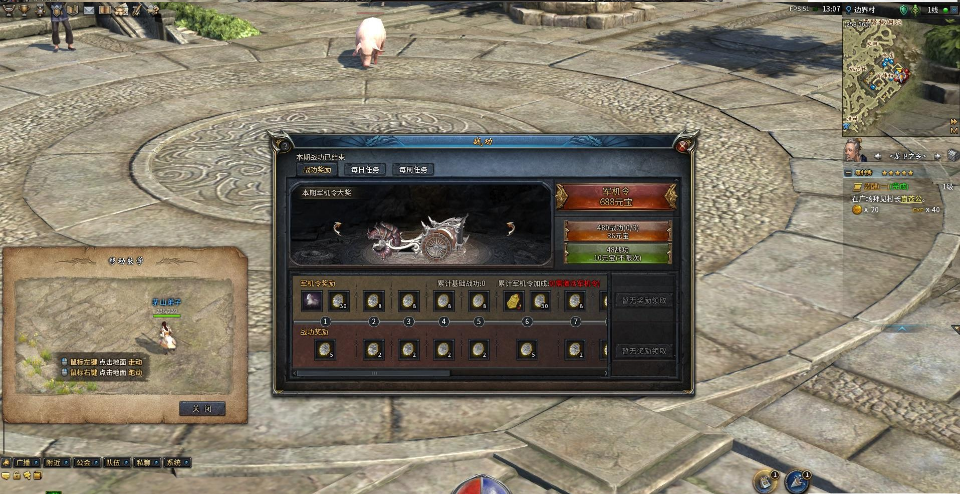Switch to the 每周任务 tab
Screen dimensions: 960x494
[x=413, y=170]
